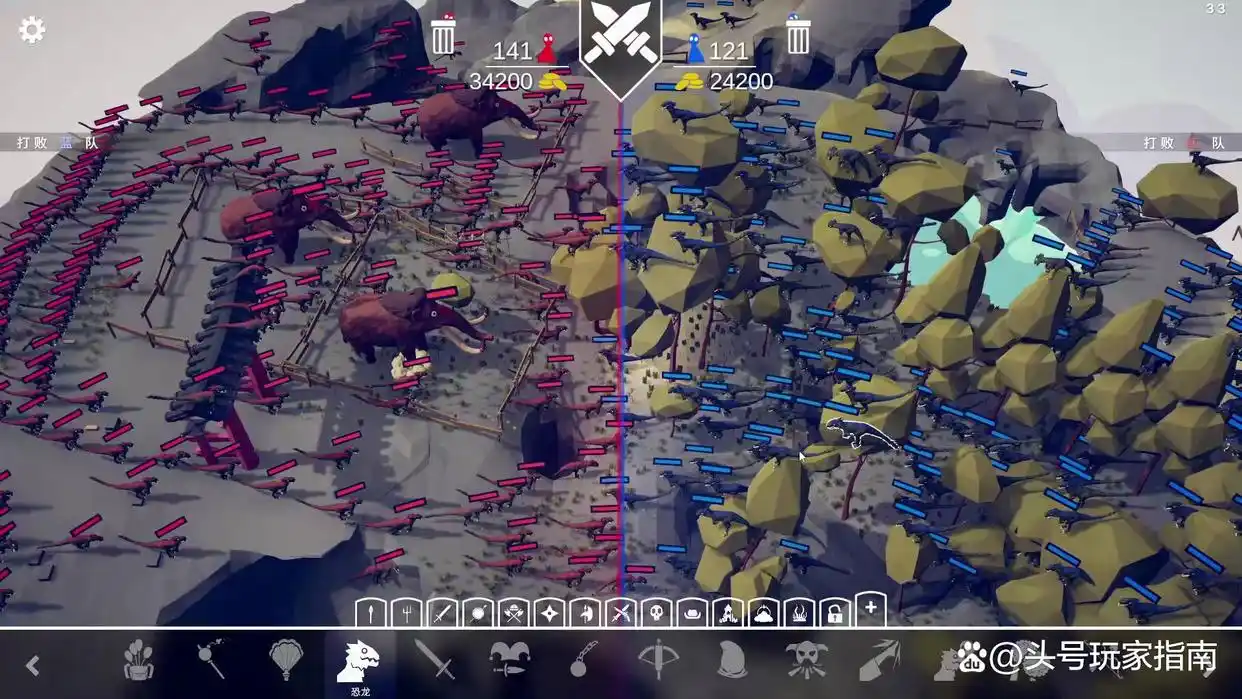Pick the parachute unit icon
The width and height of the screenshot is (1242, 699).
[286, 660]
